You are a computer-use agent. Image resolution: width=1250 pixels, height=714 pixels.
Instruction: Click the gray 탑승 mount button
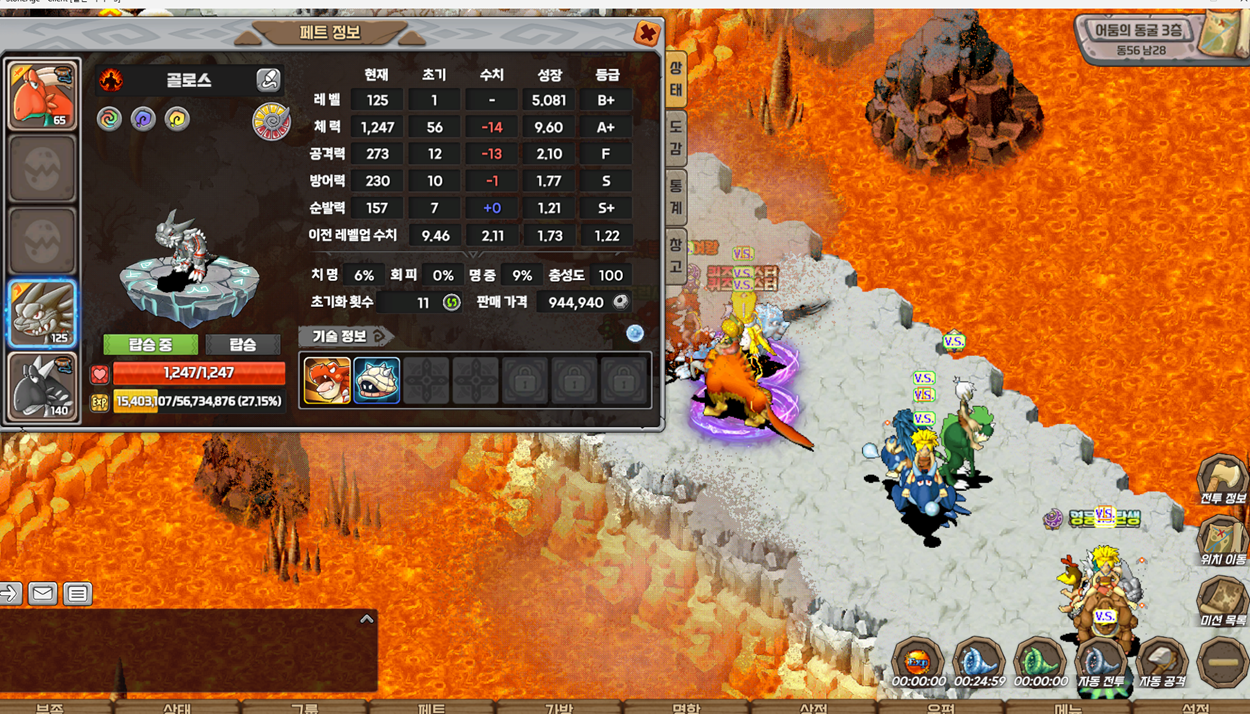[243, 345]
